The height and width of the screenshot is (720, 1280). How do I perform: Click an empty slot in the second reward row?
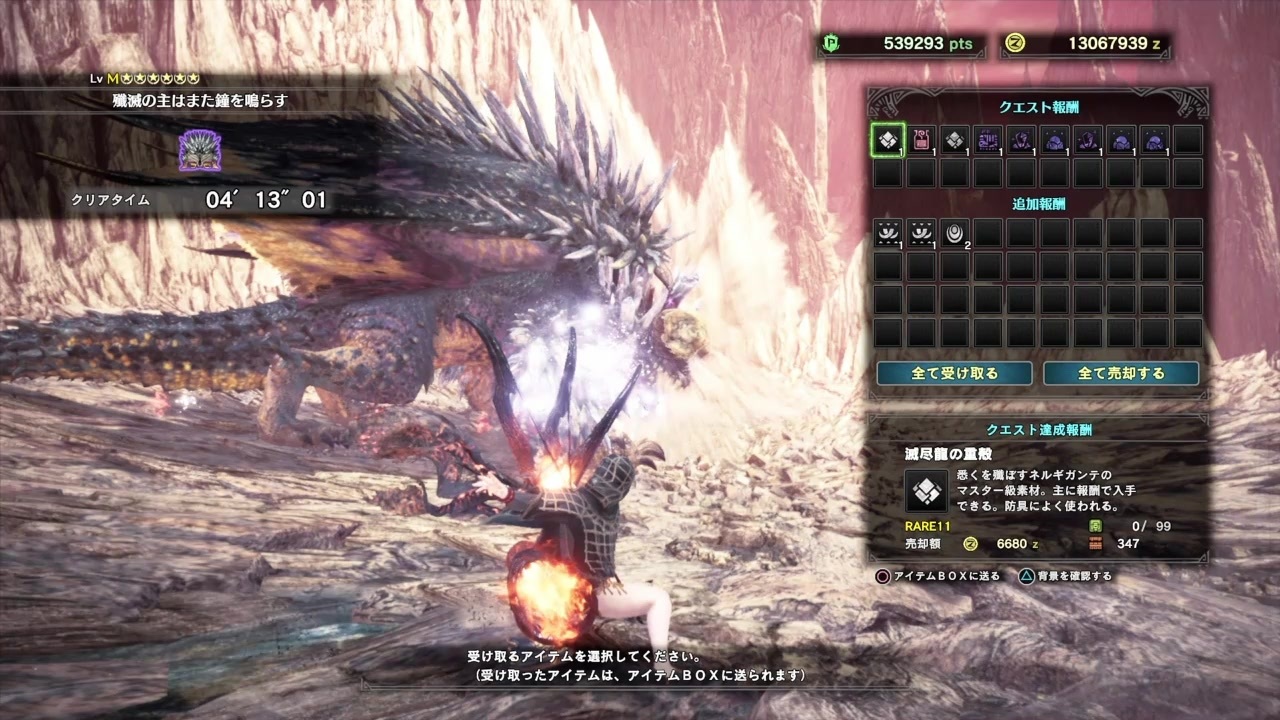886,173
